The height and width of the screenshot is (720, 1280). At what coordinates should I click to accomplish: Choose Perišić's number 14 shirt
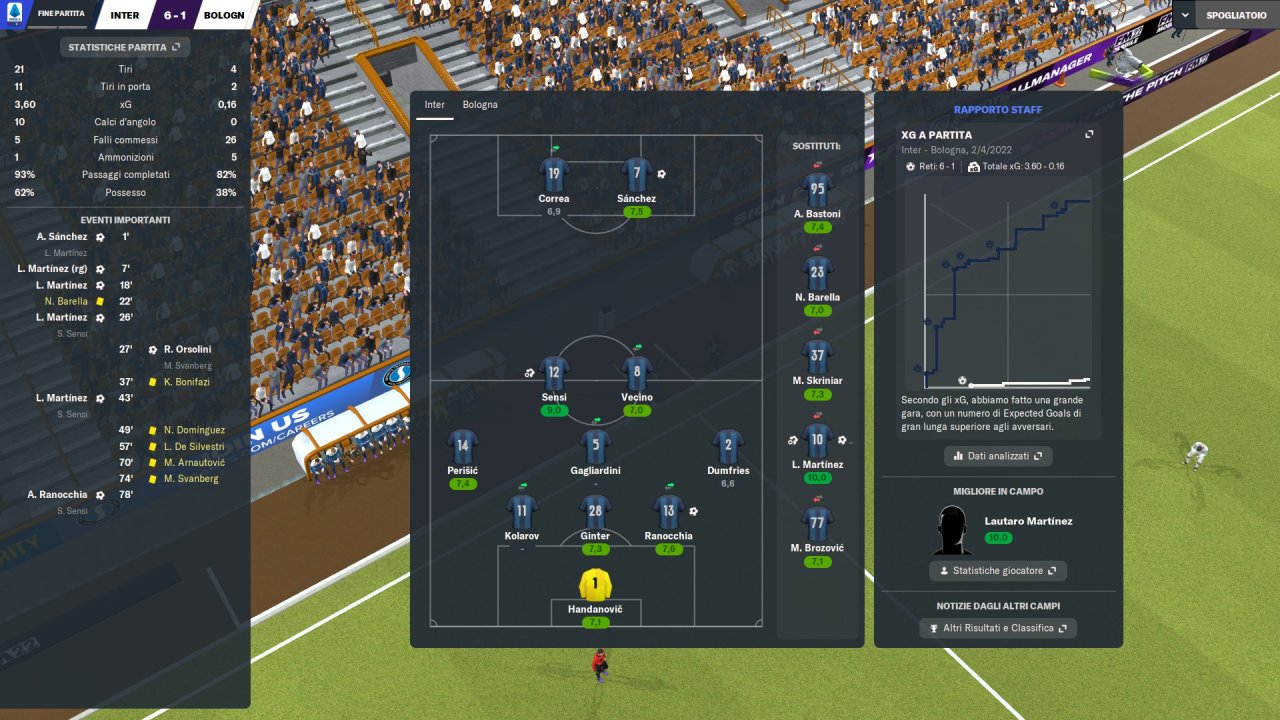click(x=462, y=446)
